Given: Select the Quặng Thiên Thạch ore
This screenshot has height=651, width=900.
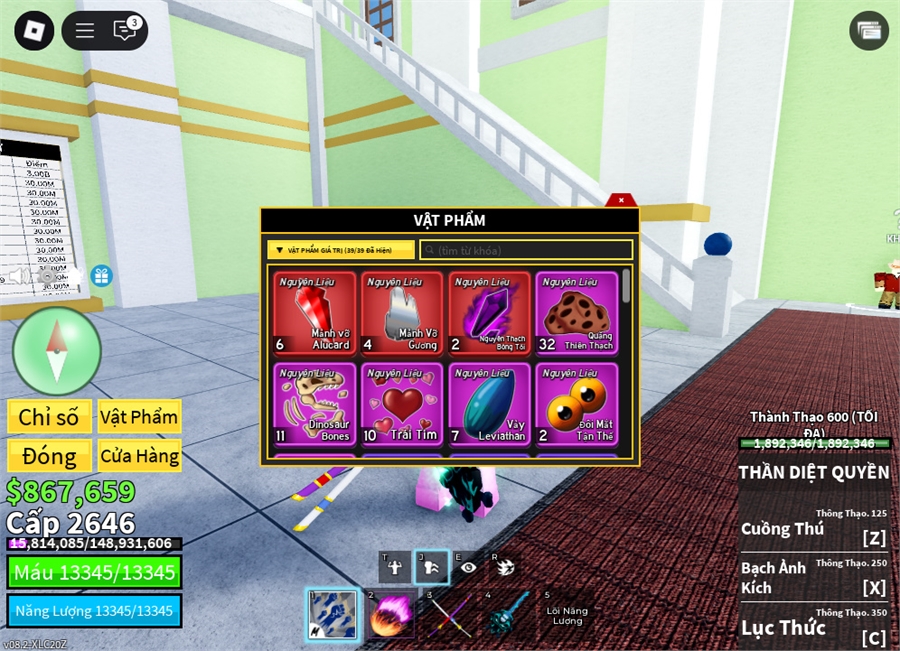Looking at the screenshot, I should click(576, 313).
